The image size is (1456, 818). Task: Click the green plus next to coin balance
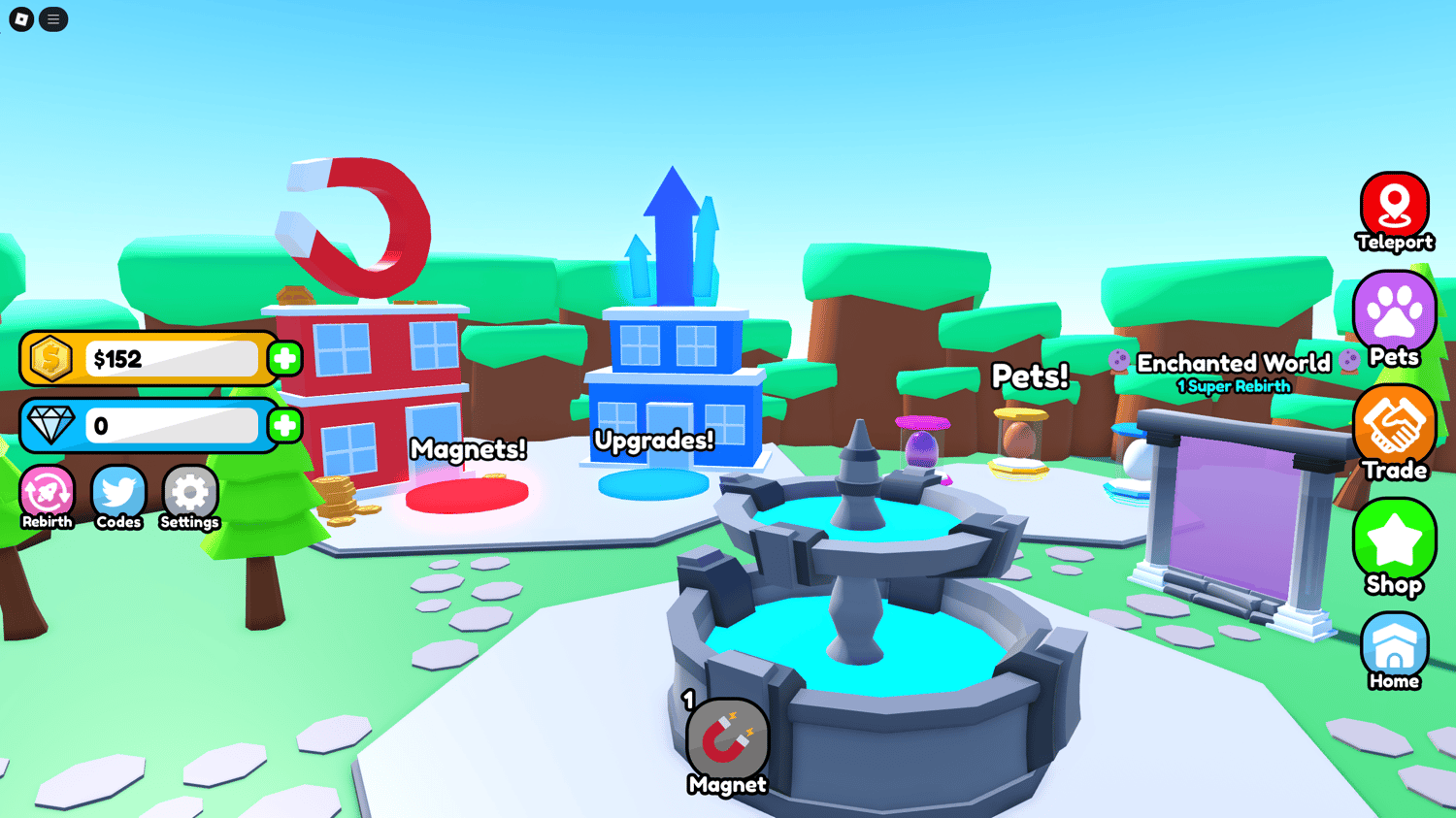point(284,359)
